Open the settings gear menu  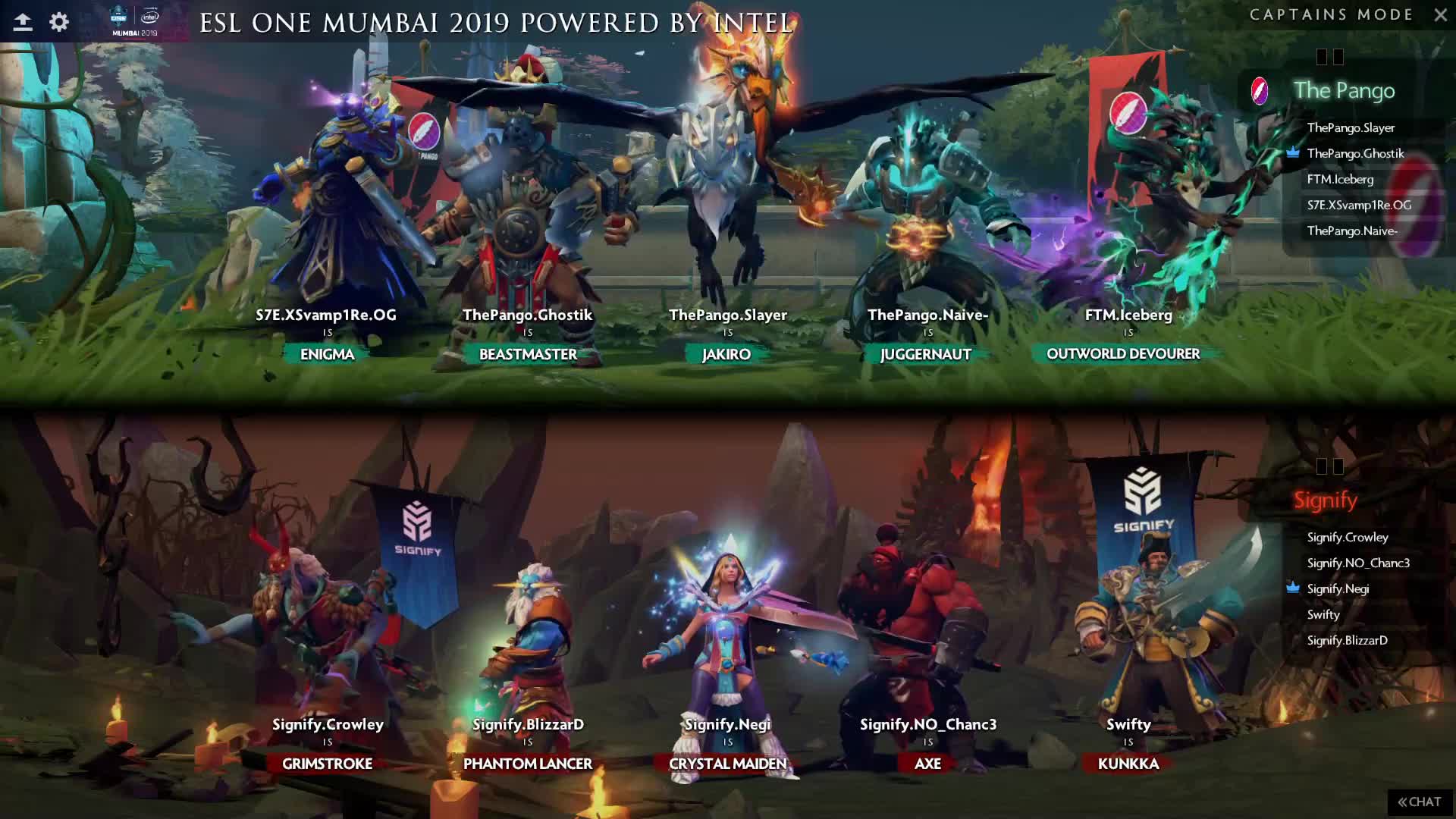[x=59, y=22]
